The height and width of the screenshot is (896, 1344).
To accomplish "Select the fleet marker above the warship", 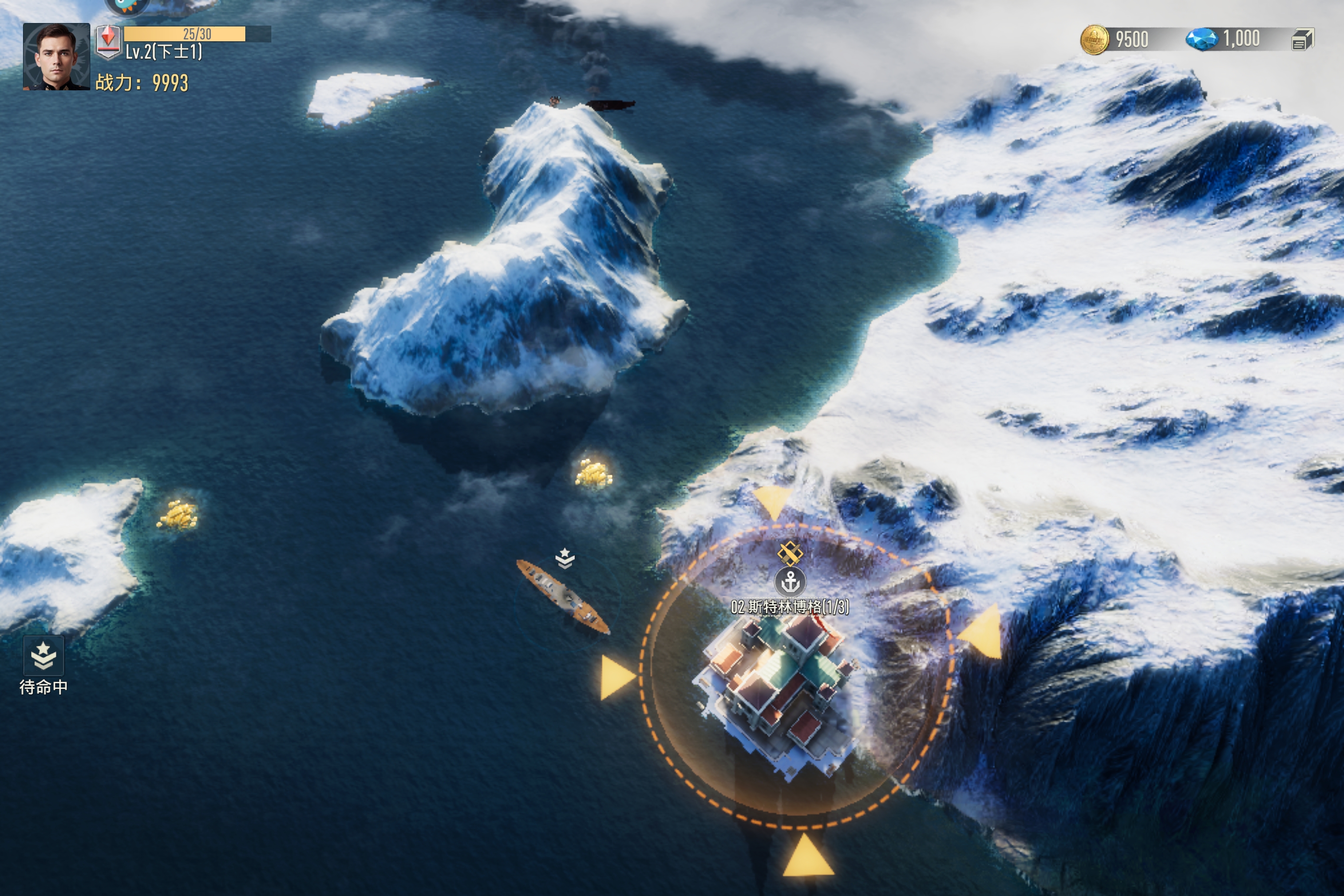I will point(565,558).
